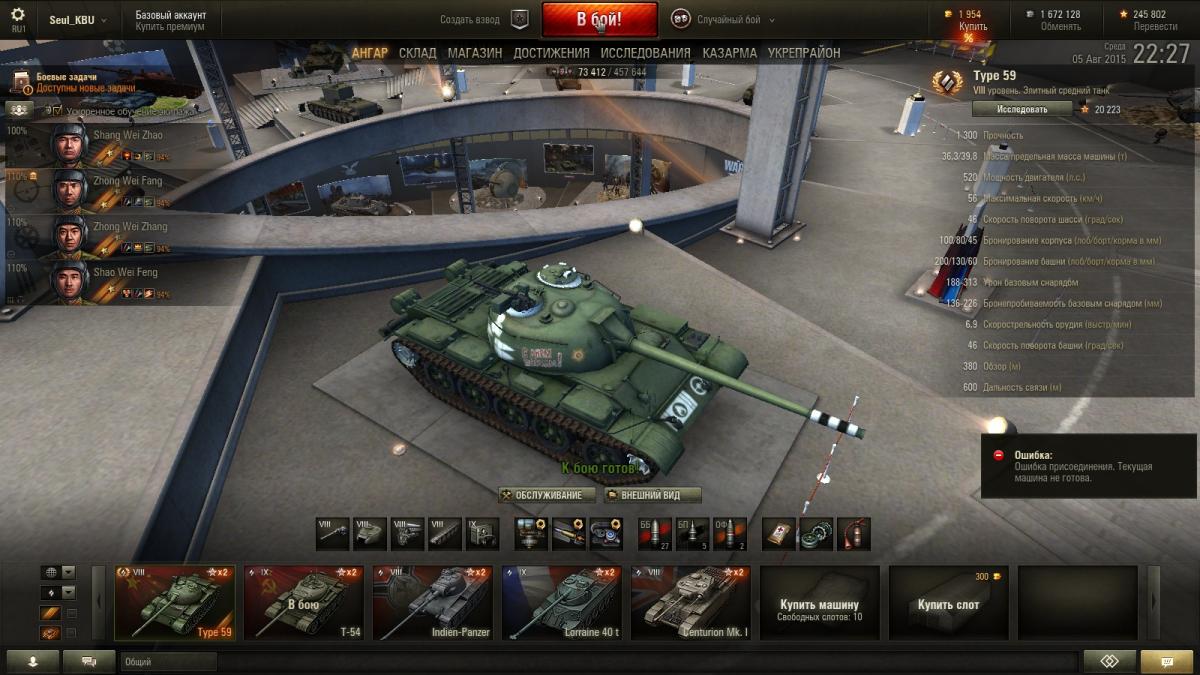Open the УКРЕПРАЙОН stronghold tab
The width and height of the screenshot is (1200, 675).
click(803, 53)
